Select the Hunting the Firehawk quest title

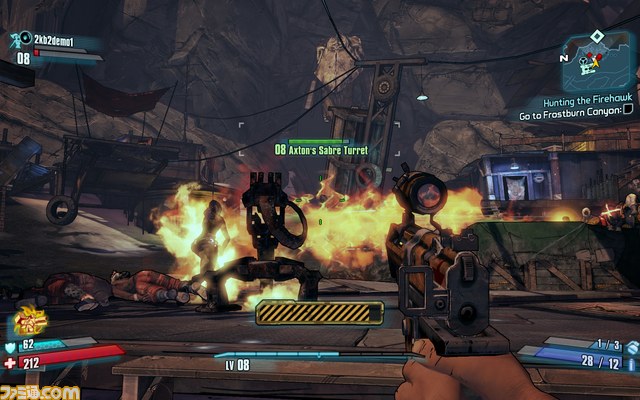point(590,102)
